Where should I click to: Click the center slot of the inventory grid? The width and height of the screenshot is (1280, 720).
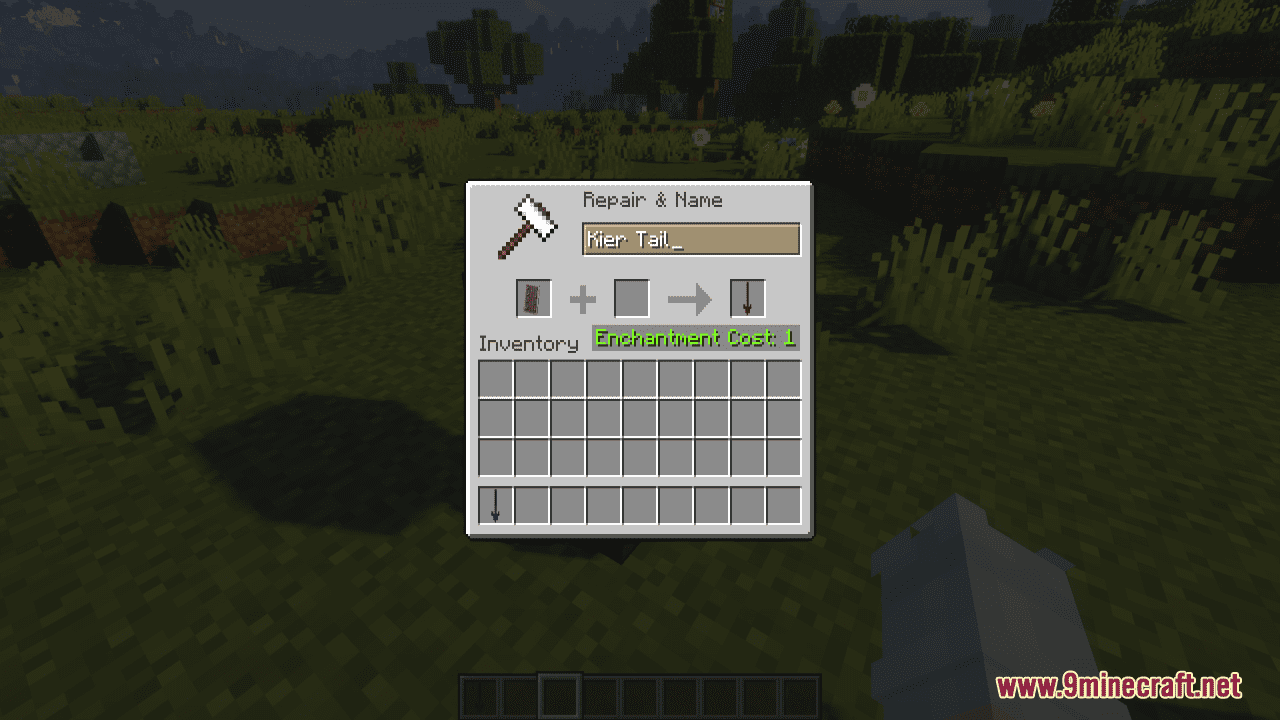point(640,417)
